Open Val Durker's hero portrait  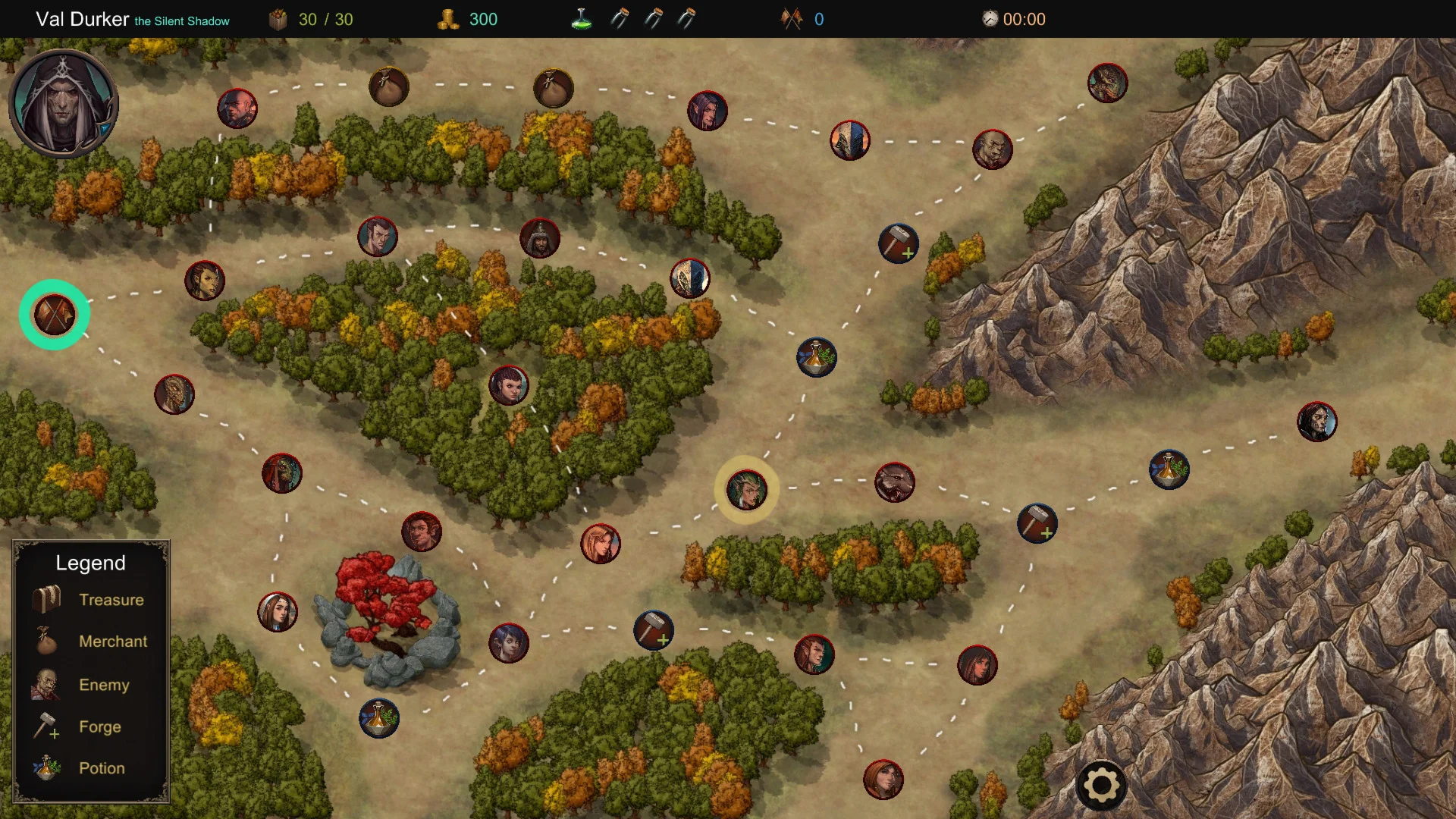(64, 103)
